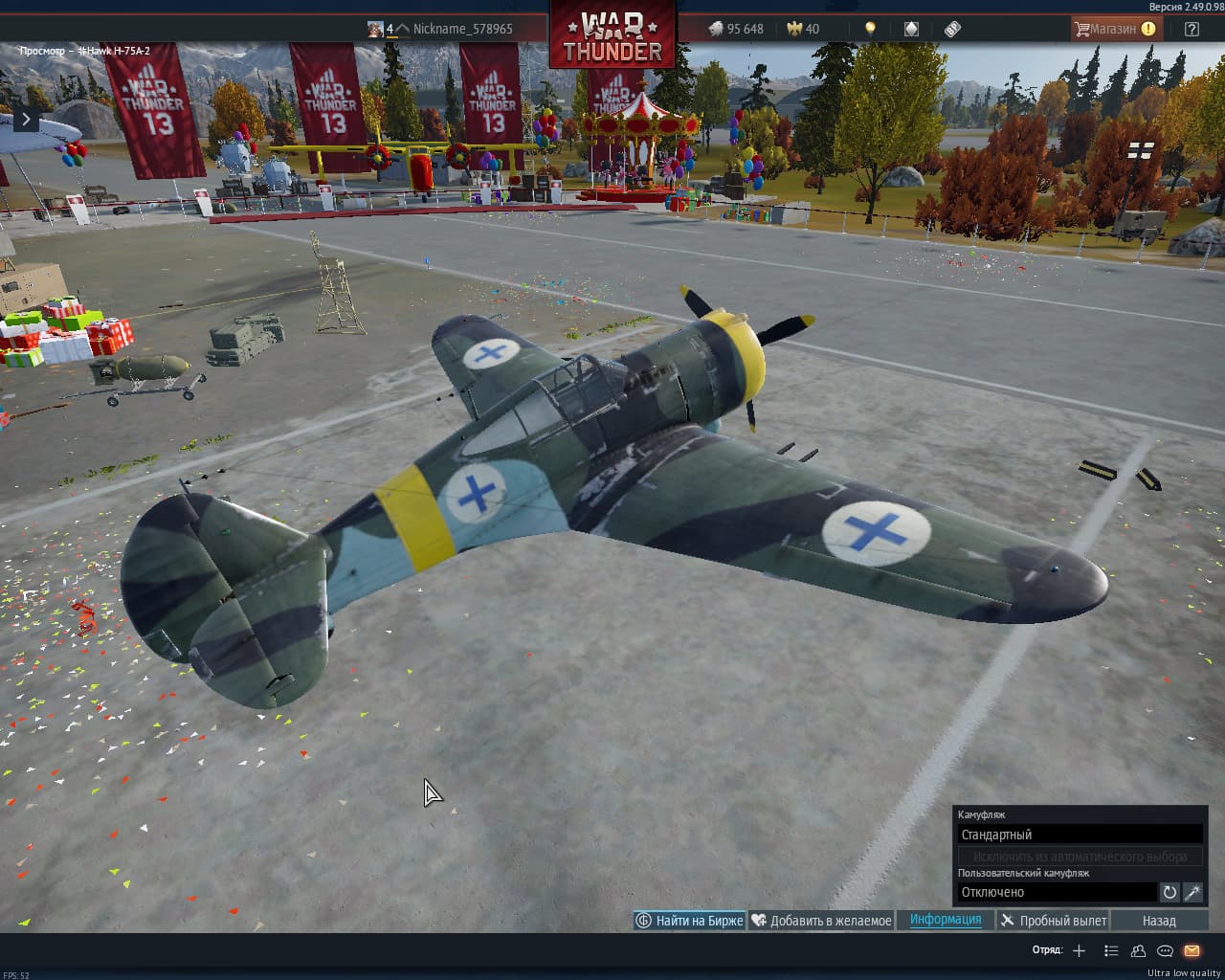Go back with the 'Назад' button

tap(1159, 921)
